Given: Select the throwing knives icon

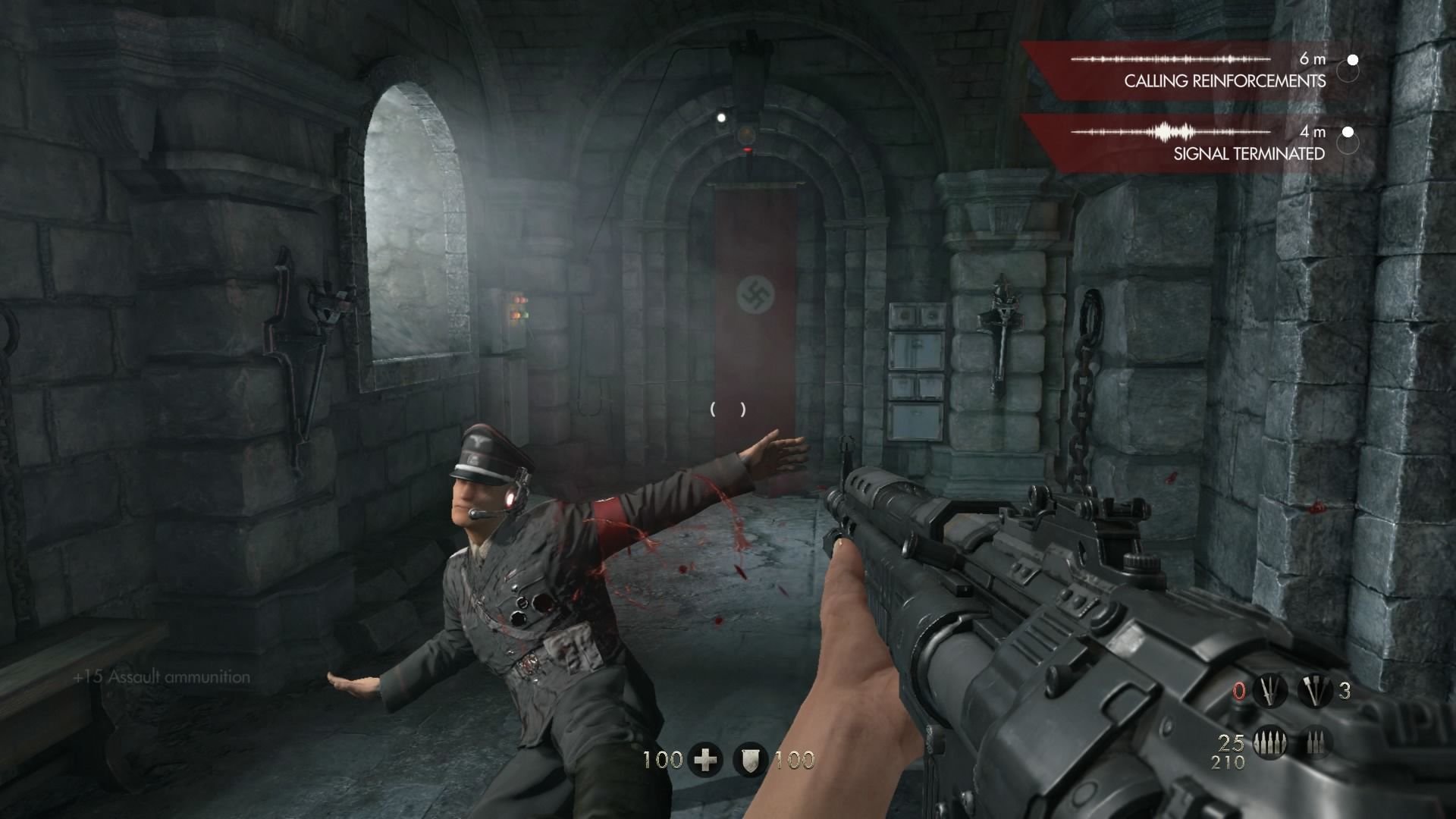Looking at the screenshot, I should tap(1271, 691).
